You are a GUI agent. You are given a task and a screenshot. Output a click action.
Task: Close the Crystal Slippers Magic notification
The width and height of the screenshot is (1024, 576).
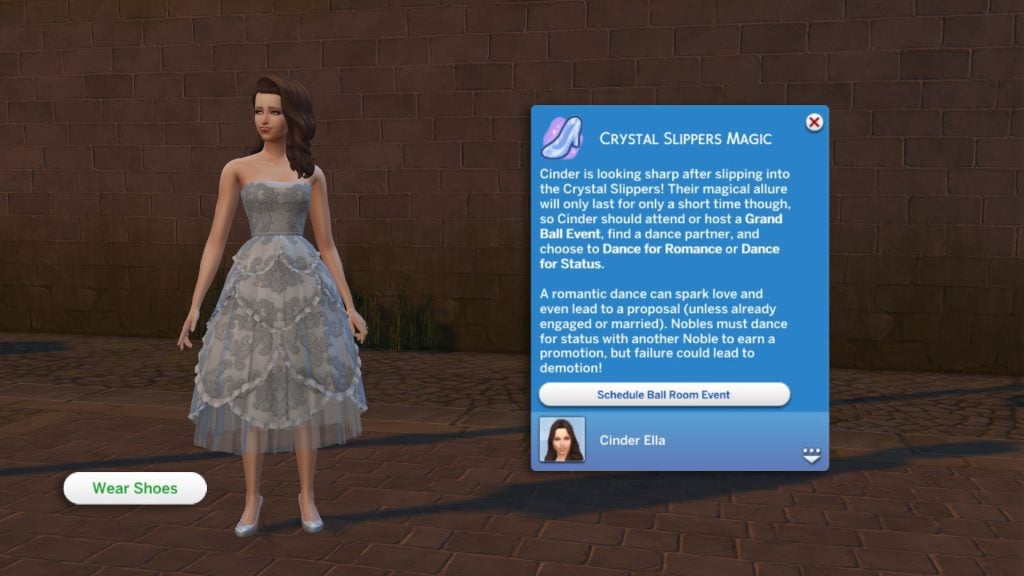point(814,123)
